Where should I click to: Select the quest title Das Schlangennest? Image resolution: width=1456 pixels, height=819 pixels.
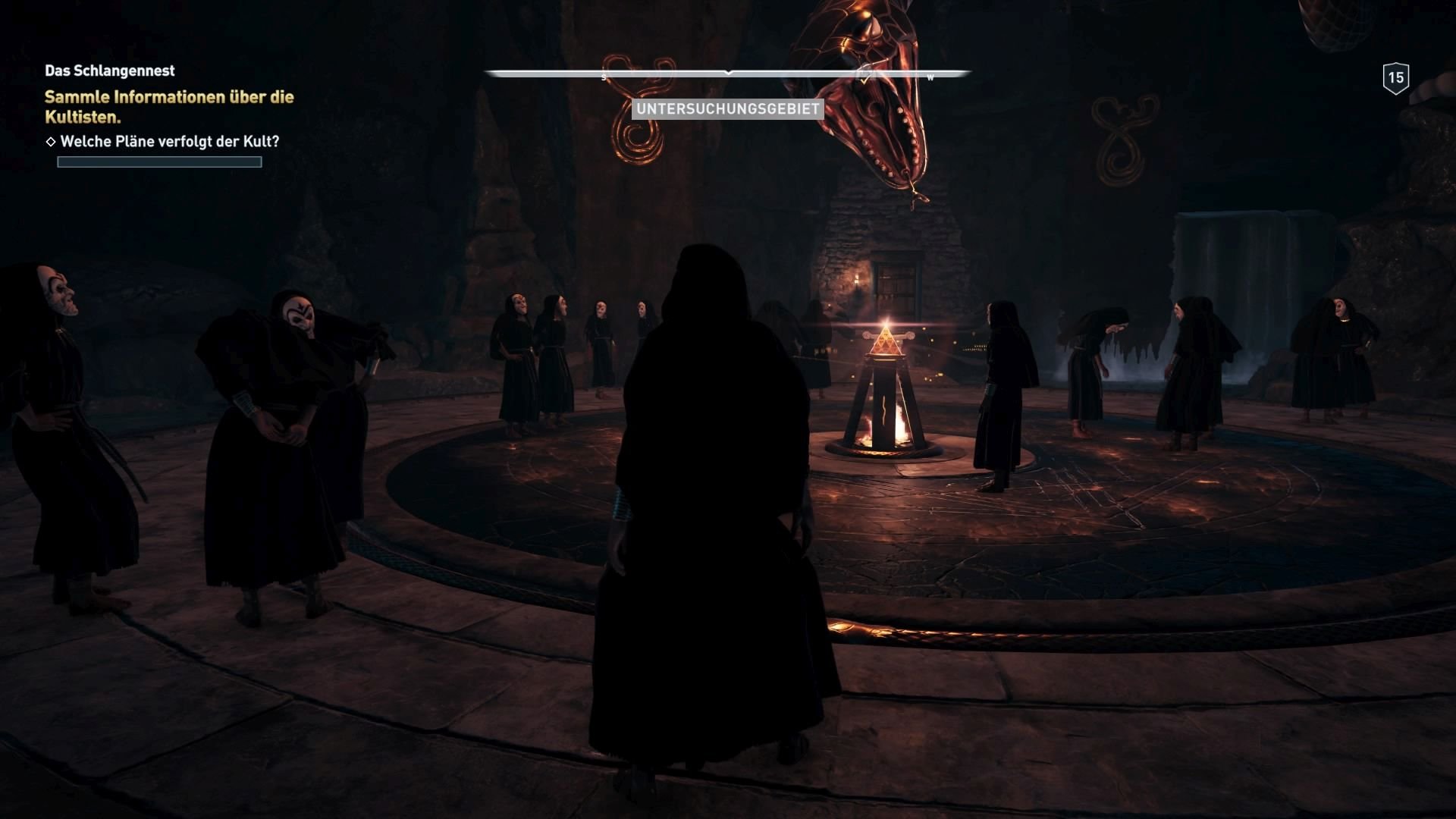[x=109, y=71]
